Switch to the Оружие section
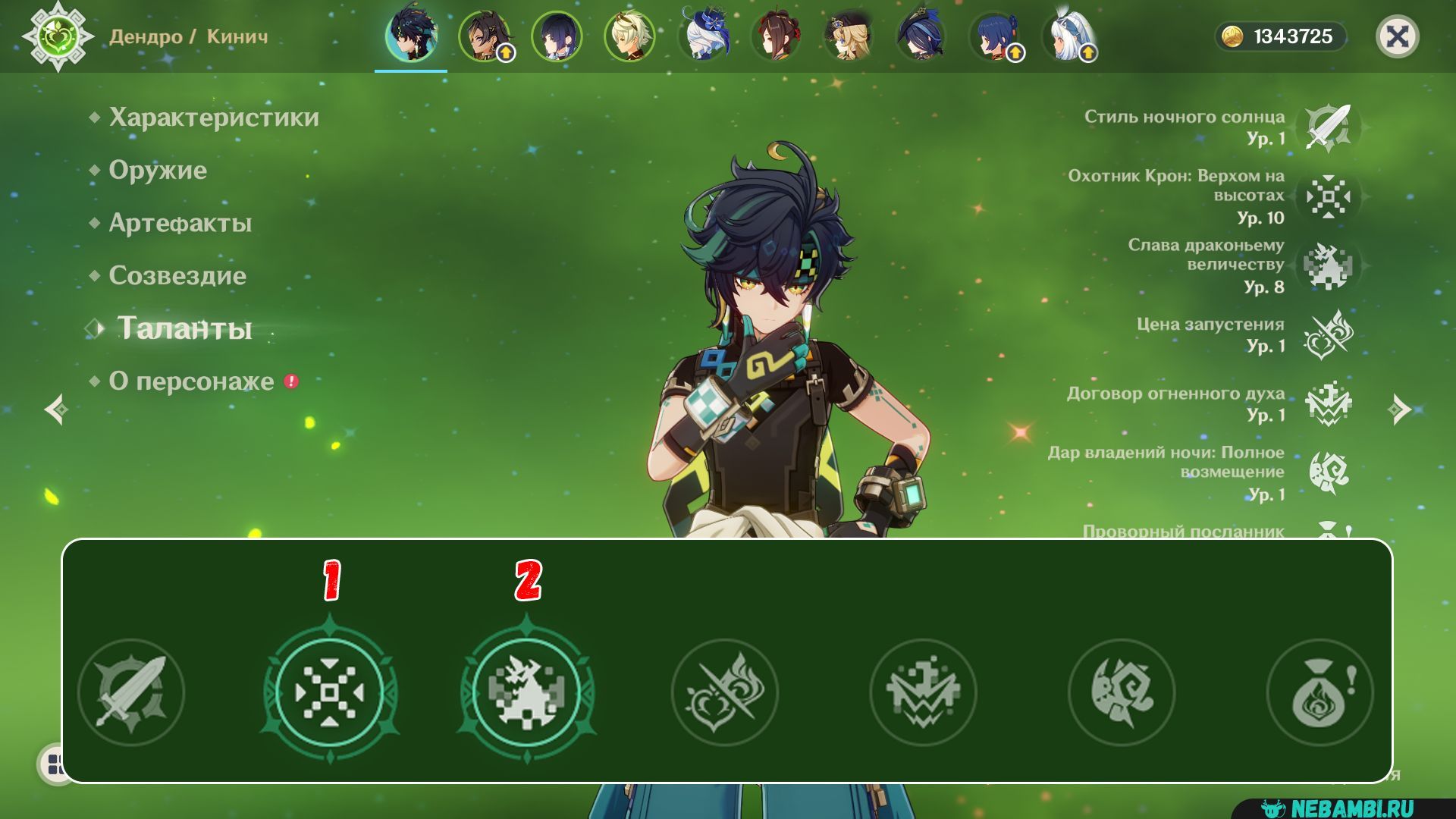 click(x=157, y=170)
